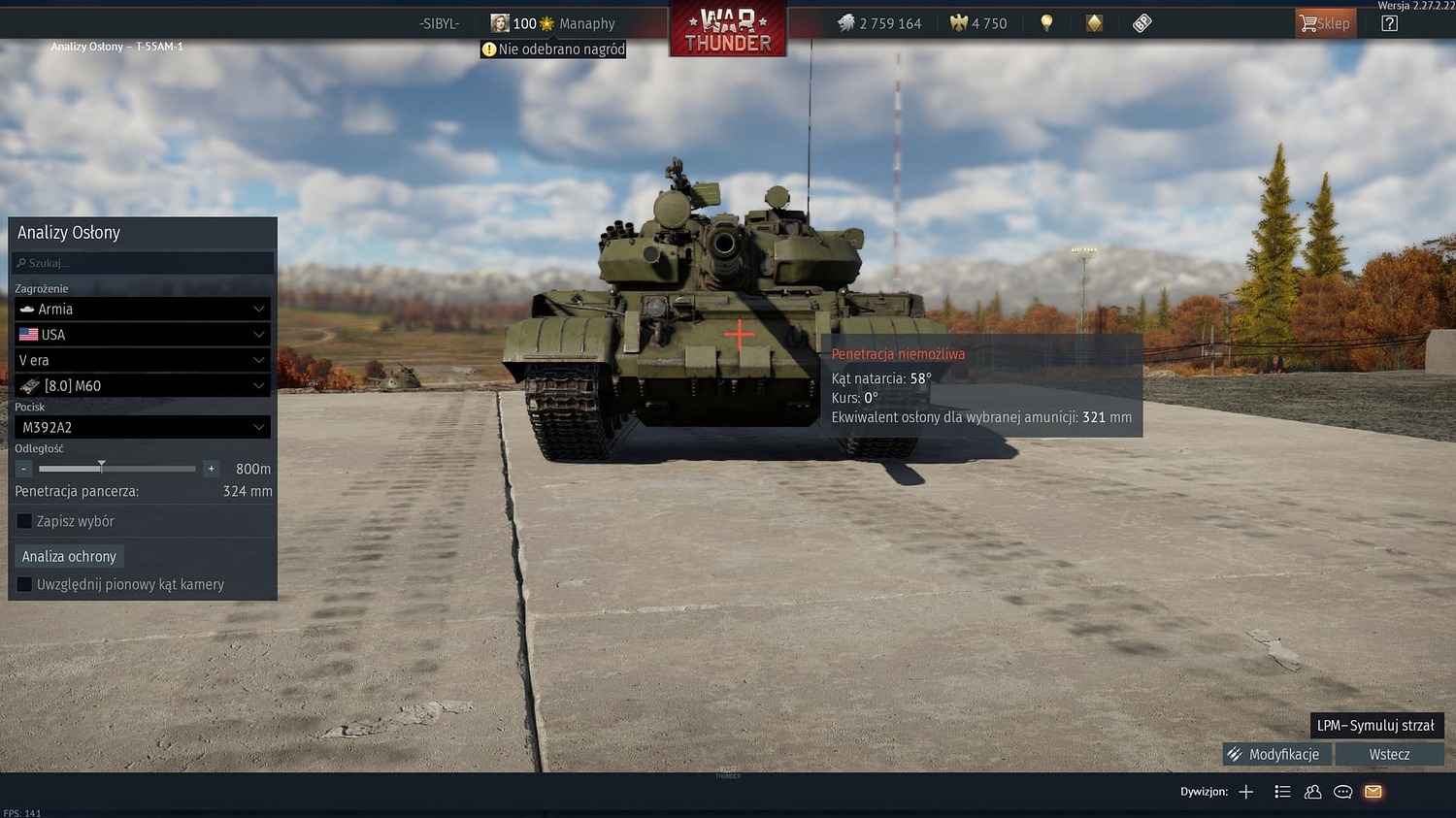Image resolution: width=1456 pixels, height=818 pixels.
Task: Toggle Uwzględnij pionowy kąt kamery option
Action: [24, 584]
